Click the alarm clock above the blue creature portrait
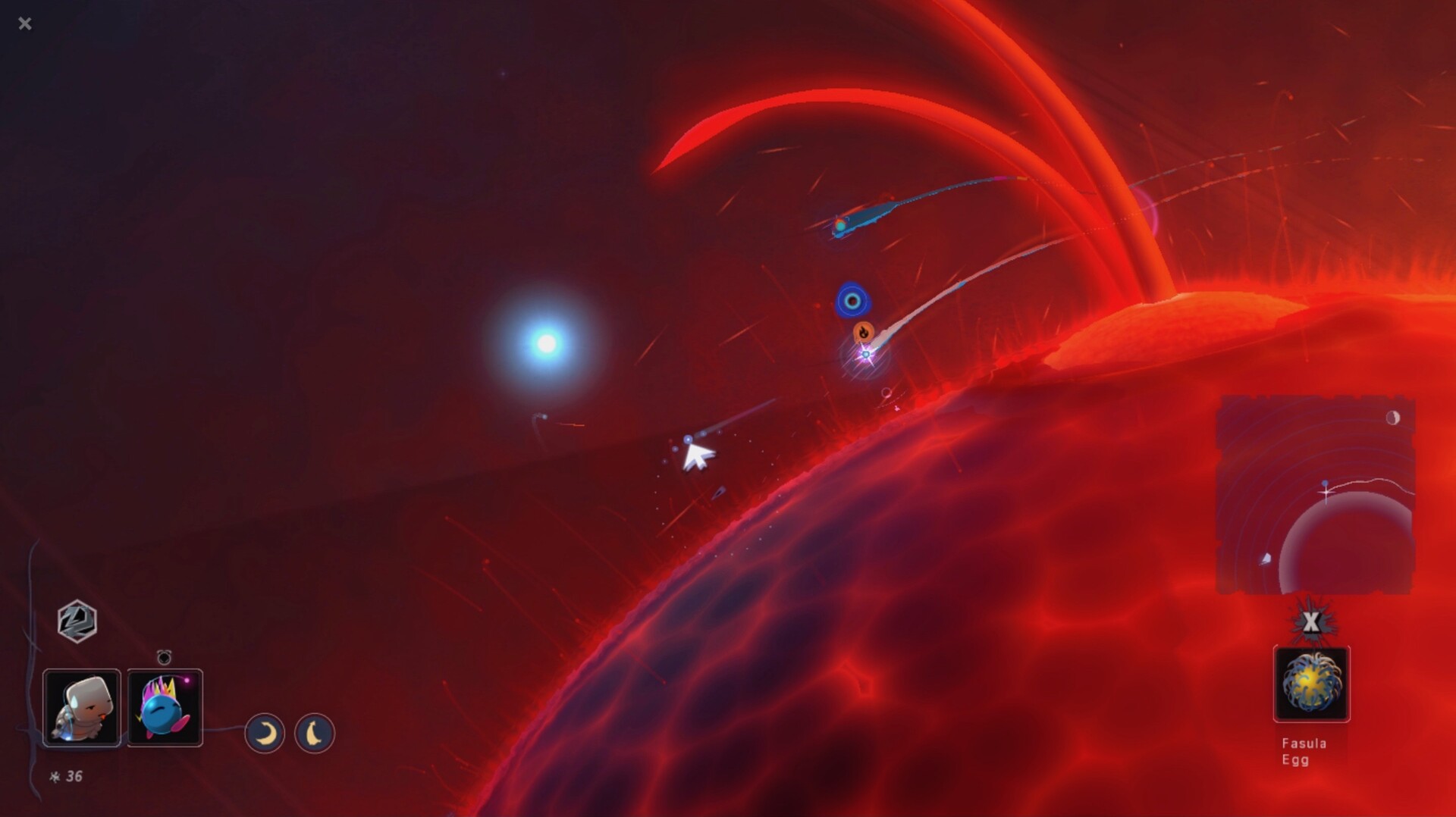Screen dimensions: 1456x817 (x=164, y=657)
